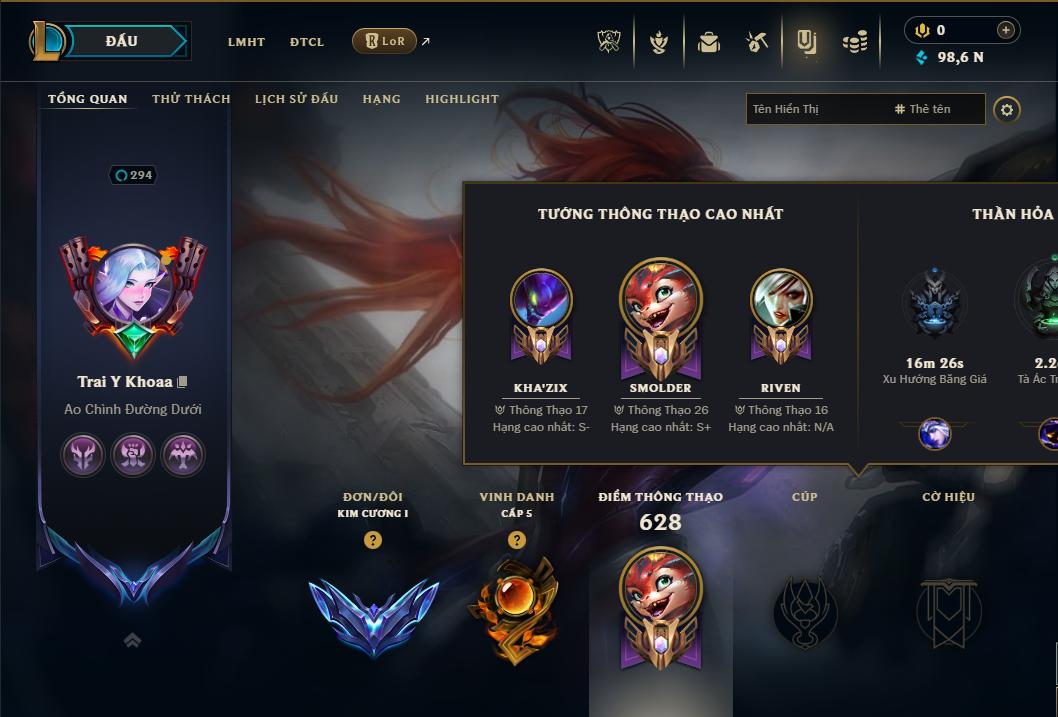
Task: Launch LoR from the top bar
Action: pyautogui.click(x=385, y=41)
